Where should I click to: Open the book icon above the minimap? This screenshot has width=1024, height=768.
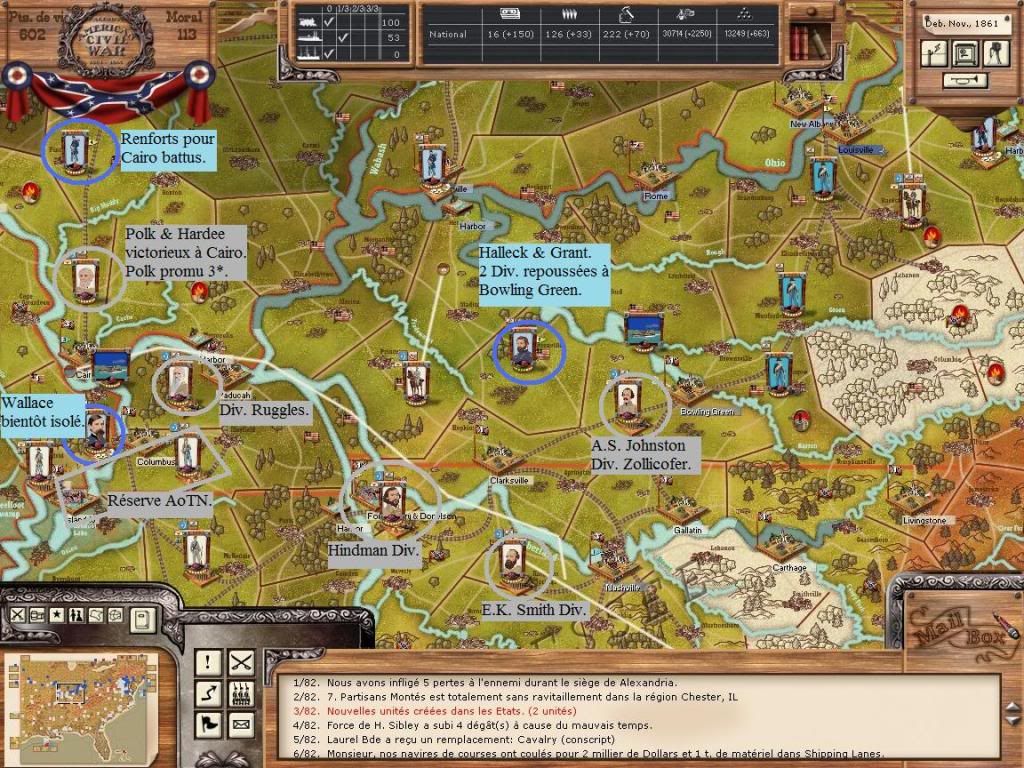click(143, 620)
